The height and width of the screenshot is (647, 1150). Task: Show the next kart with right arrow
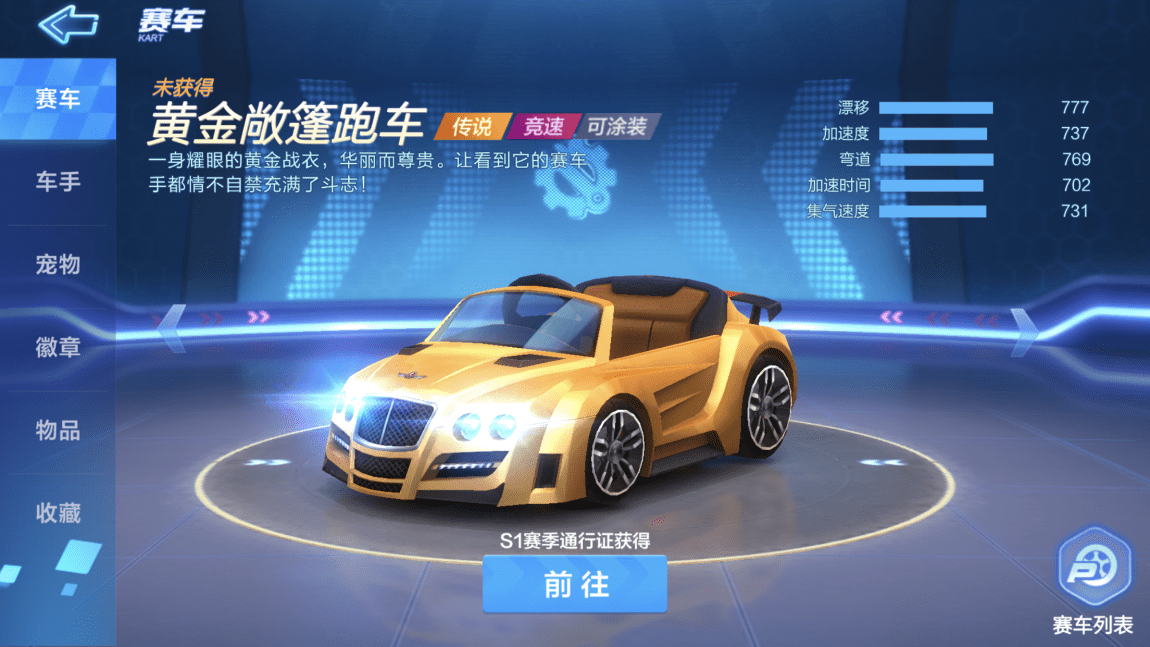coord(1023,330)
